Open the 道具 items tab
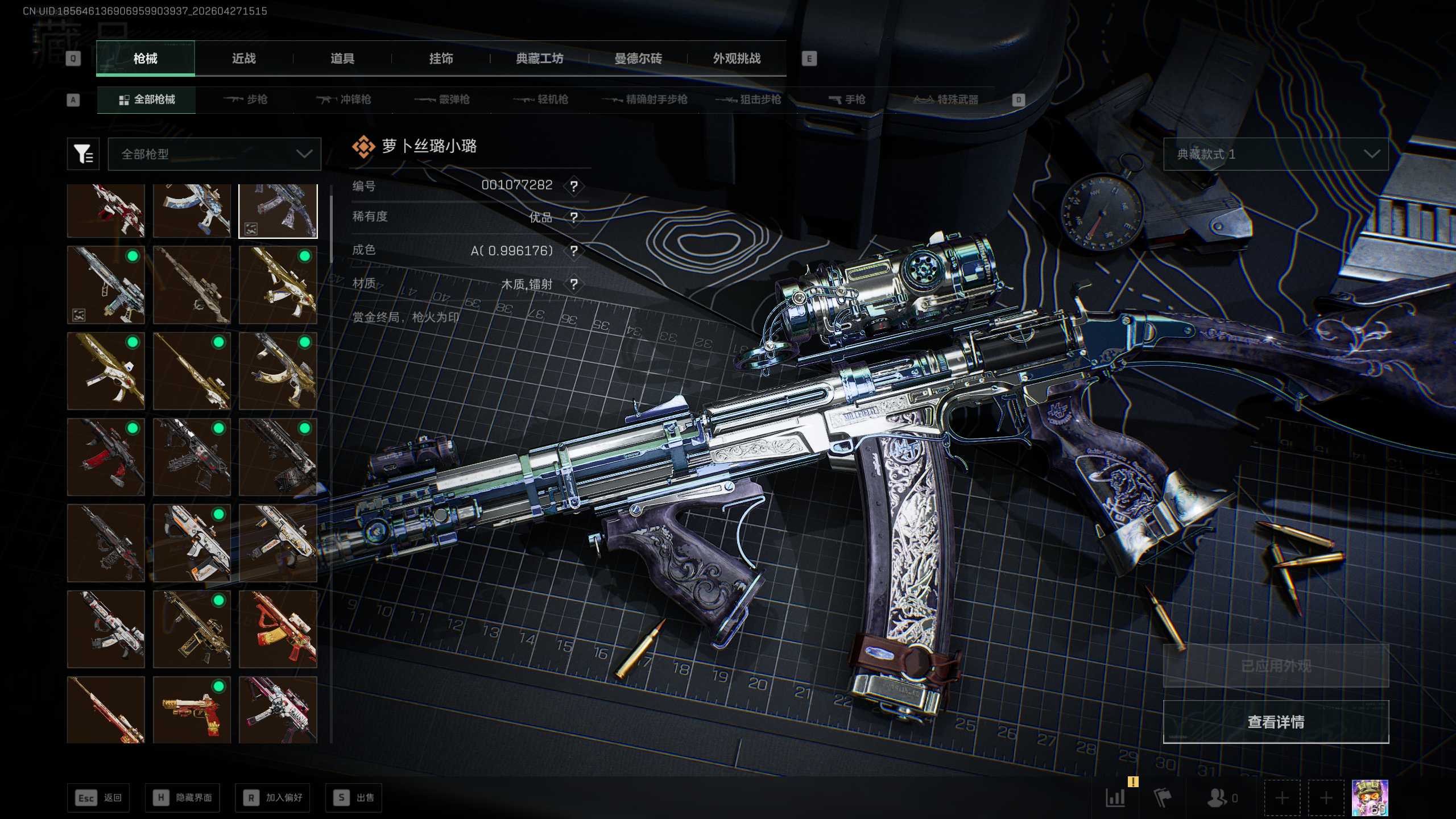 point(342,59)
